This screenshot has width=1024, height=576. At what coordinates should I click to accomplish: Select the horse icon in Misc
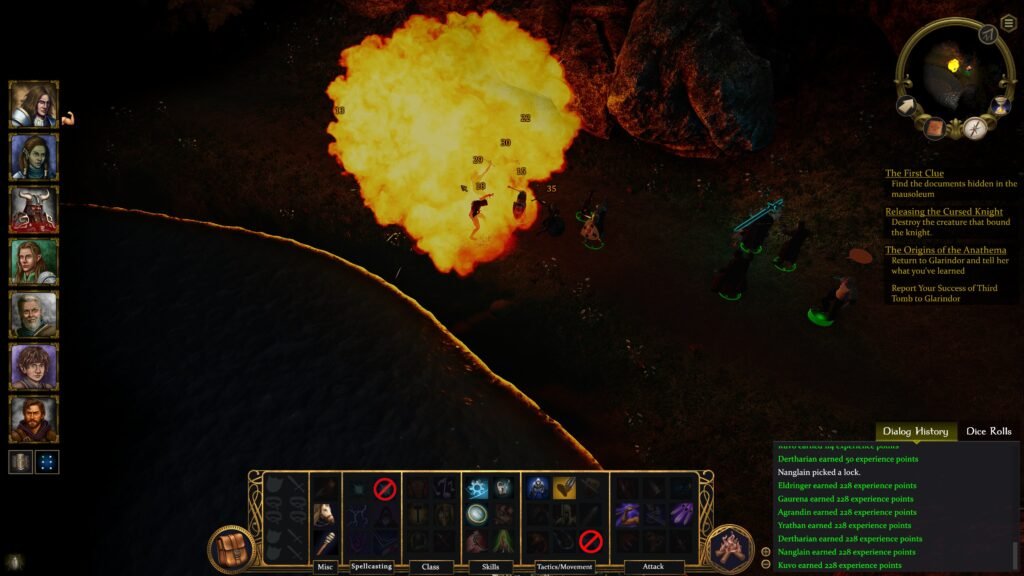pyautogui.click(x=324, y=514)
